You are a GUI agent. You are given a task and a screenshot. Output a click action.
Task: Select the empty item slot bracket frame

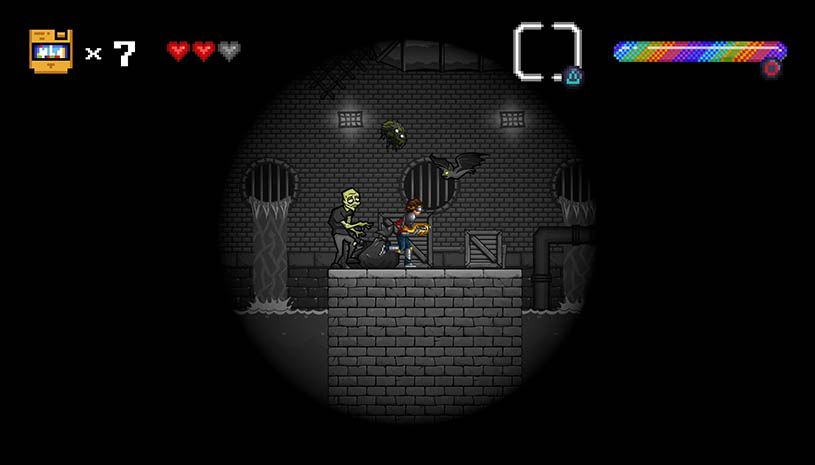547,50
